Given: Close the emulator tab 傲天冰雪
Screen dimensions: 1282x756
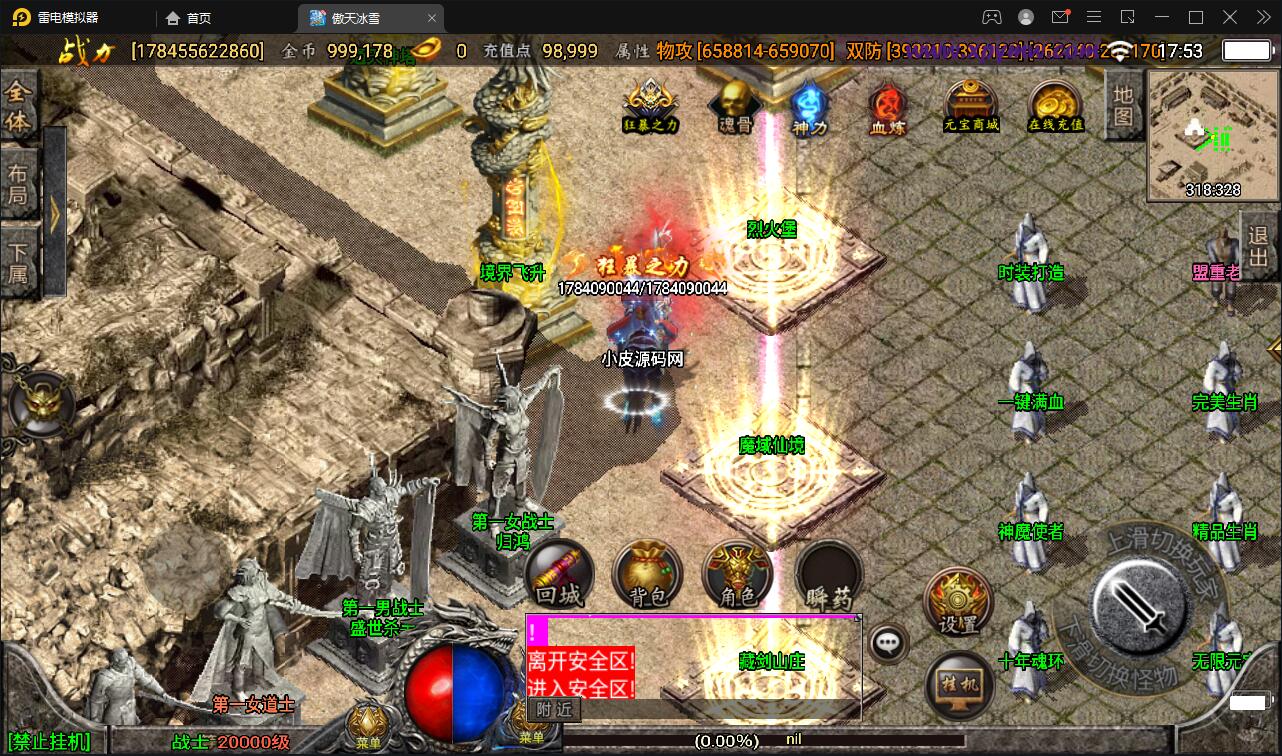Looking at the screenshot, I should point(433,18).
